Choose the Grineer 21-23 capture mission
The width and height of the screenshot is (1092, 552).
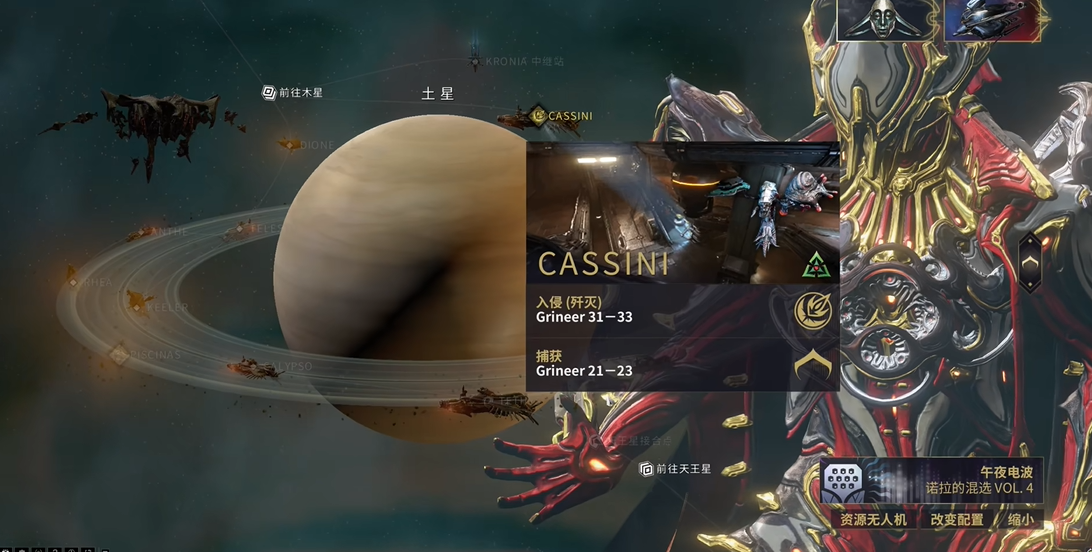coord(682,364)
